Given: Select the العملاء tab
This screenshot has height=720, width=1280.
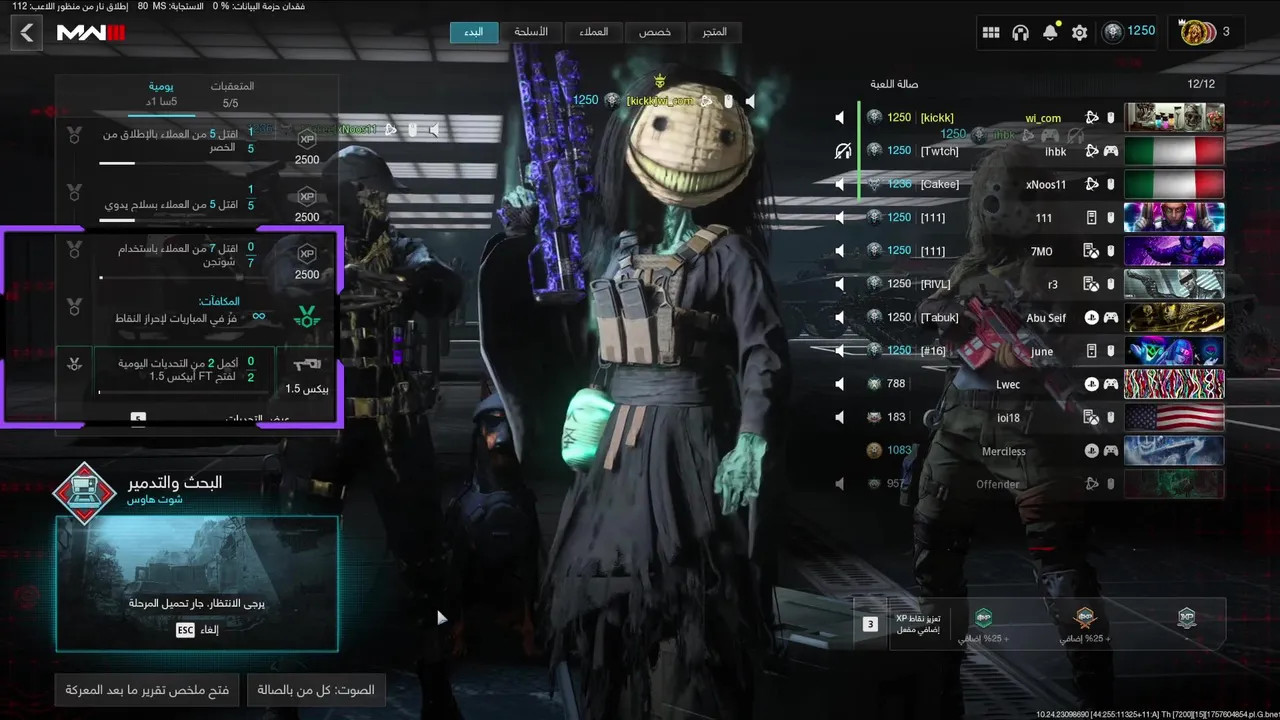Looking at the screenshot, I should tap(593, 32).
